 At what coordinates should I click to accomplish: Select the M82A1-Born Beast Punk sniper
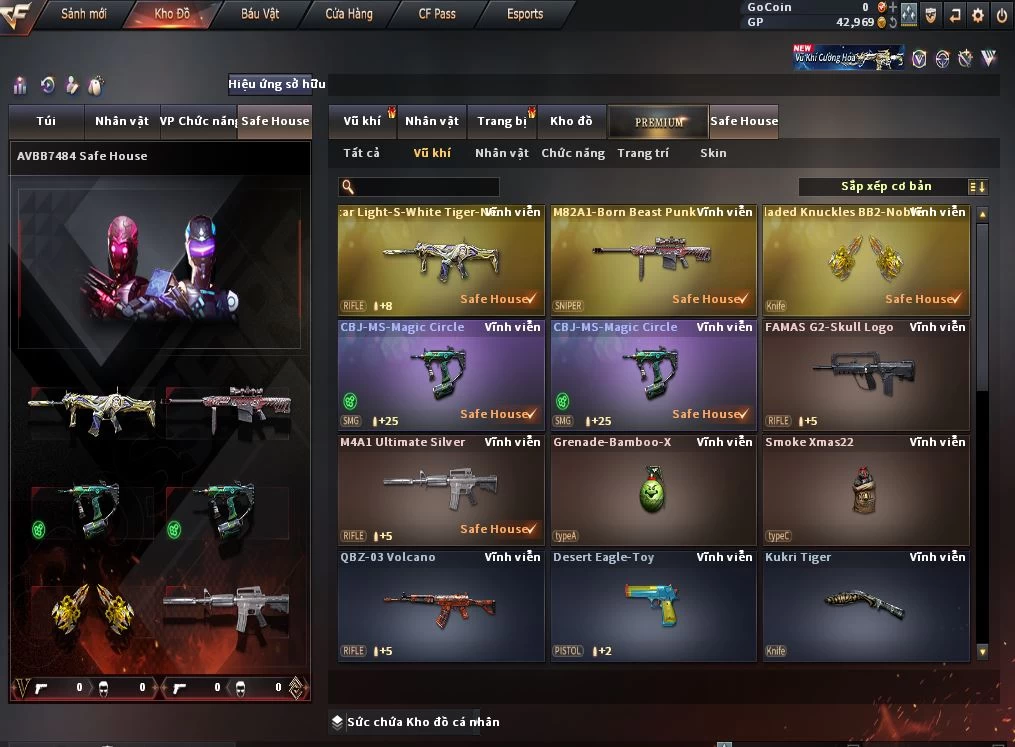pos(653,260)
